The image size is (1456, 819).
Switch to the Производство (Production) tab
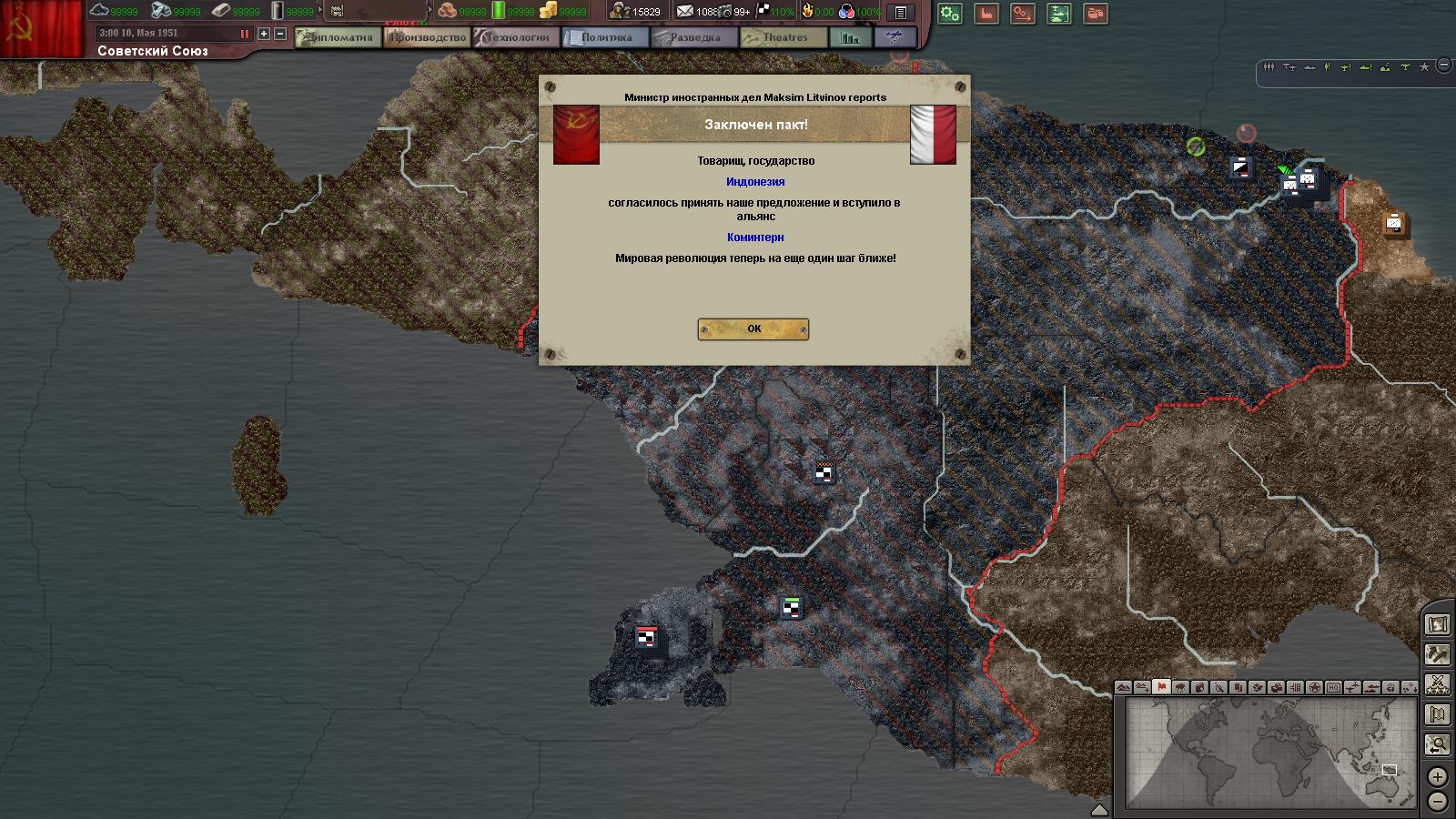[x=427, y=37]
